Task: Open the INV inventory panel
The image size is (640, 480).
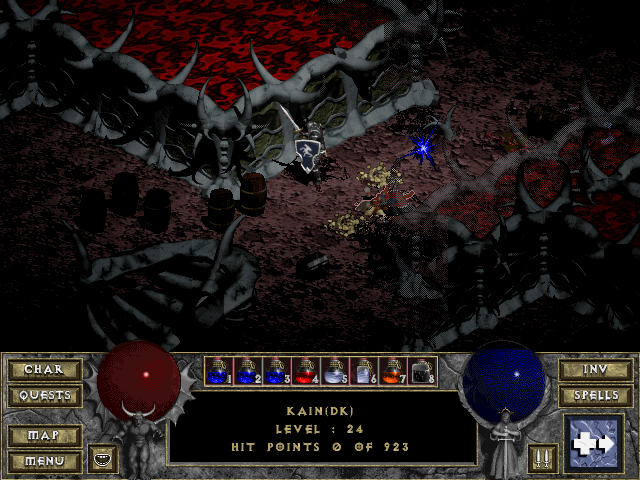Action: (x=595, y=370)
